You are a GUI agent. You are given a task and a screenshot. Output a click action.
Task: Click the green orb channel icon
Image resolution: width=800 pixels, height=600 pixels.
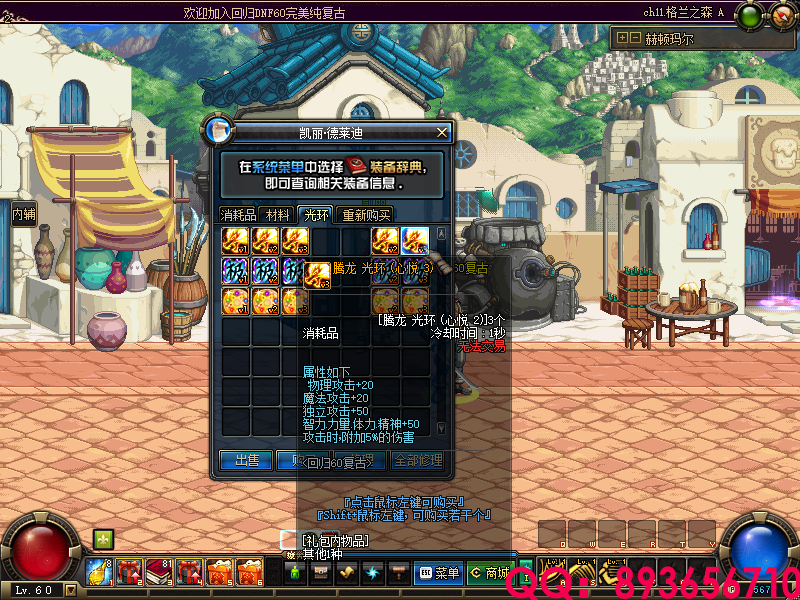click(x=748, y=16)
